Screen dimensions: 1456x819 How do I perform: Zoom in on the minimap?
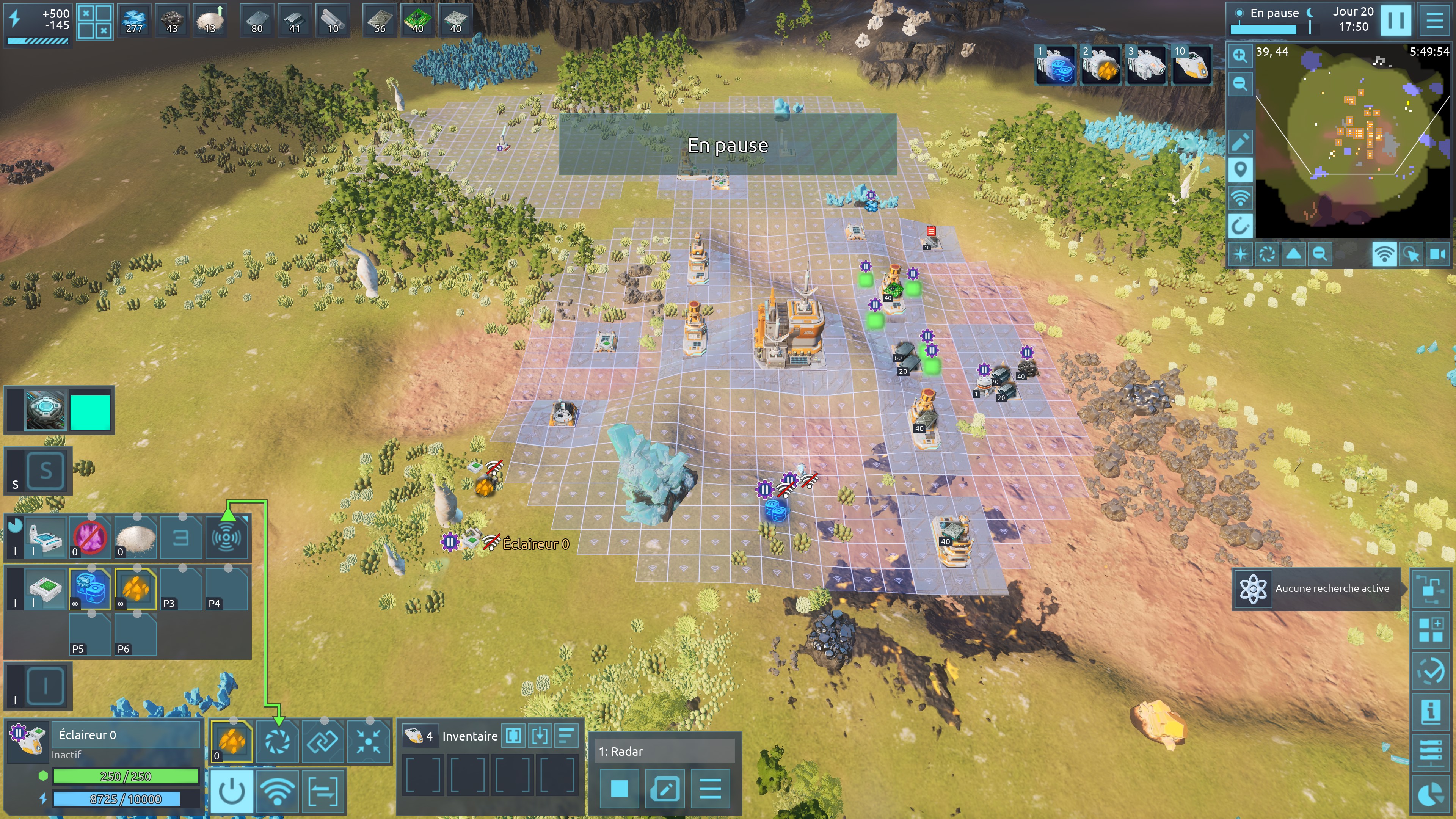click(x=1240, y=55)
